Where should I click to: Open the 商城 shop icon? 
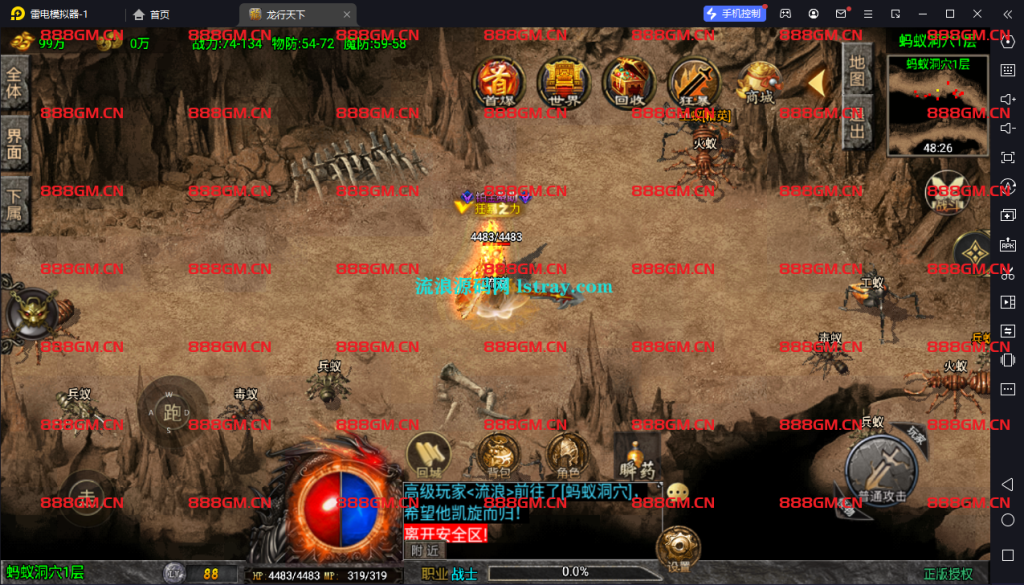pyautogui.click(x=760, y=81)
